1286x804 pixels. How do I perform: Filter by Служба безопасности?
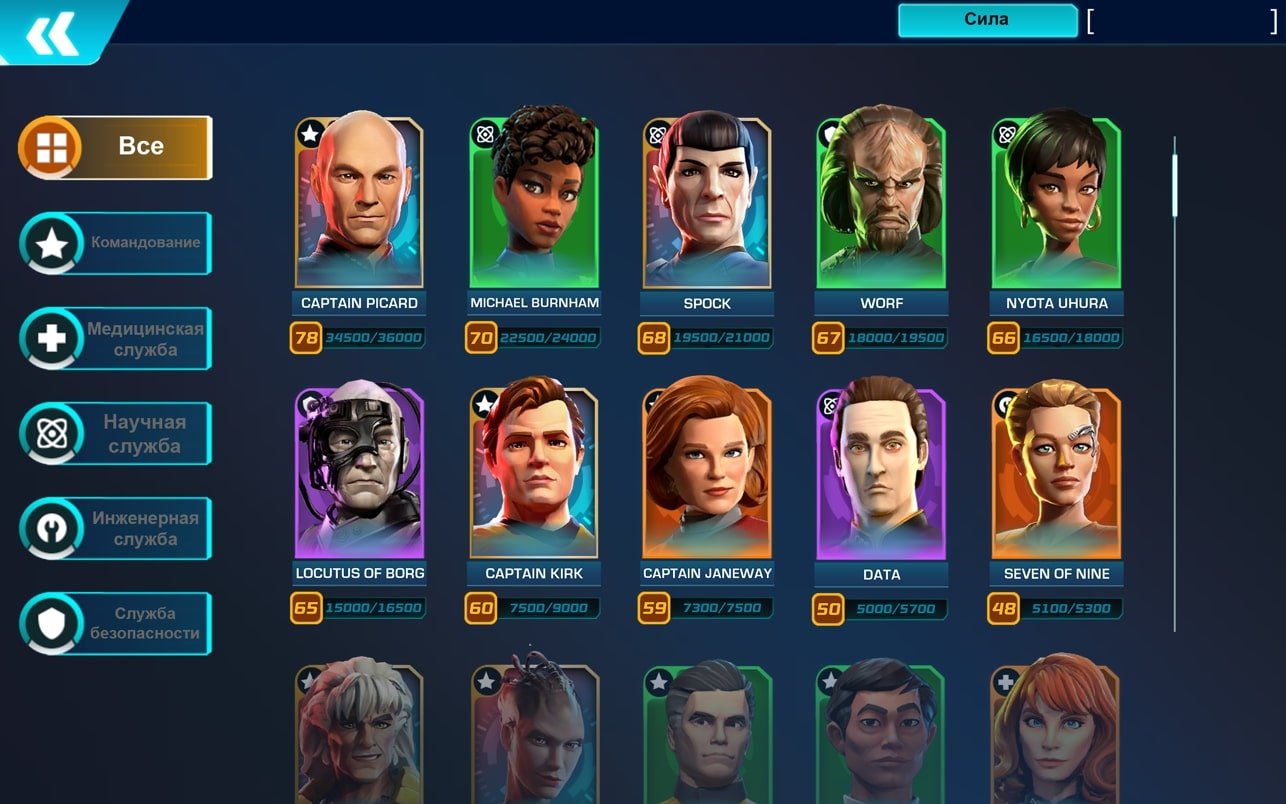(116, 624)
